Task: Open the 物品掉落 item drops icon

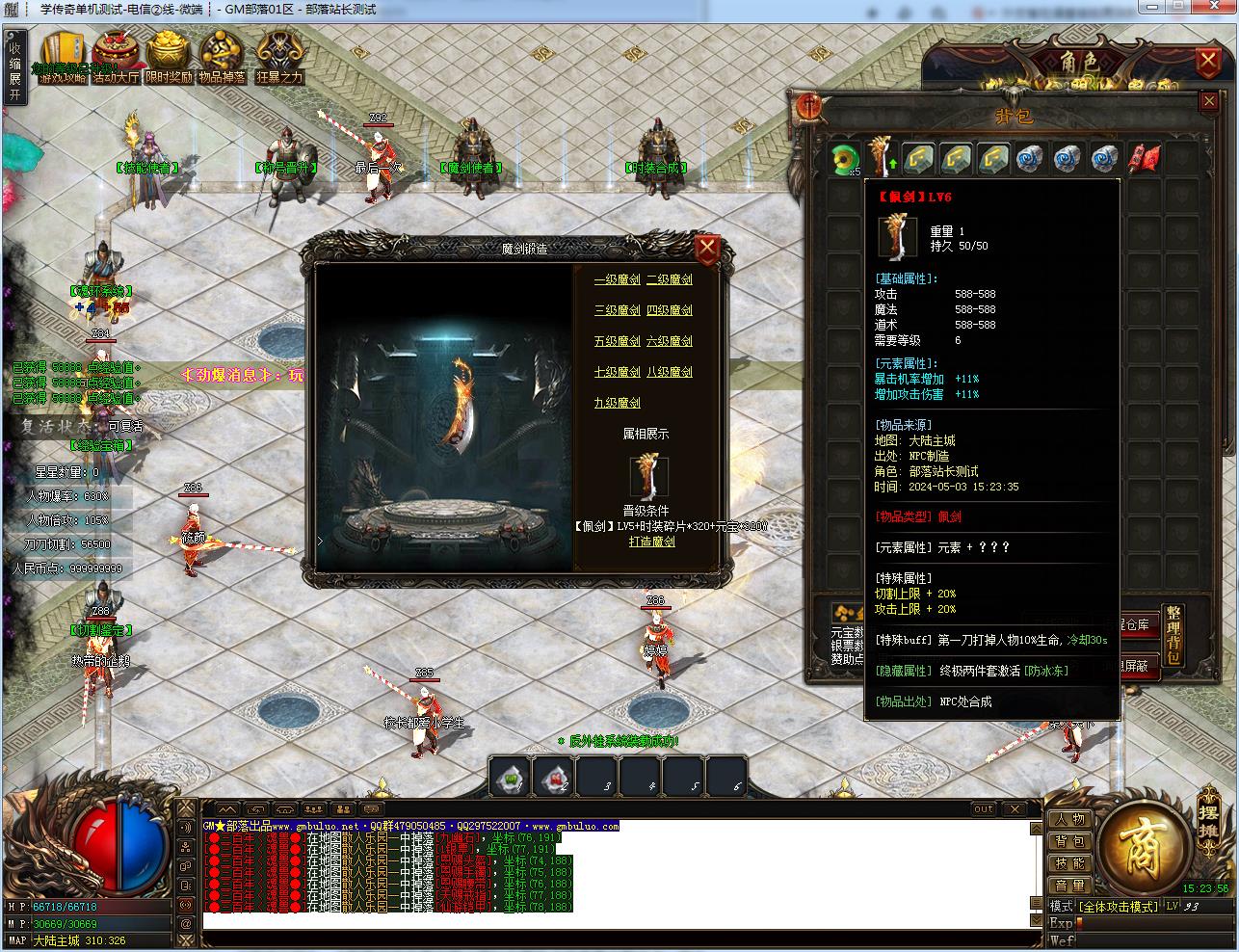Action: [222, 60]
